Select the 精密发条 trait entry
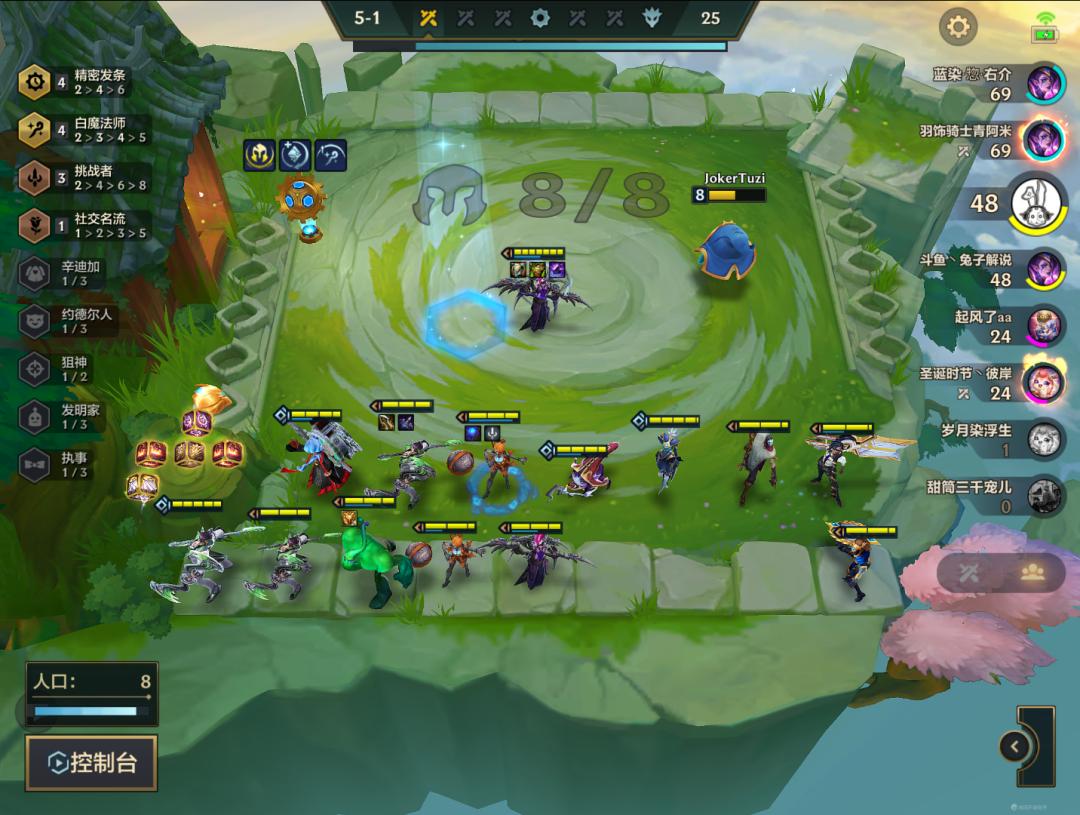This screenshot has height=815, width=1080. [x=84, y=82]
